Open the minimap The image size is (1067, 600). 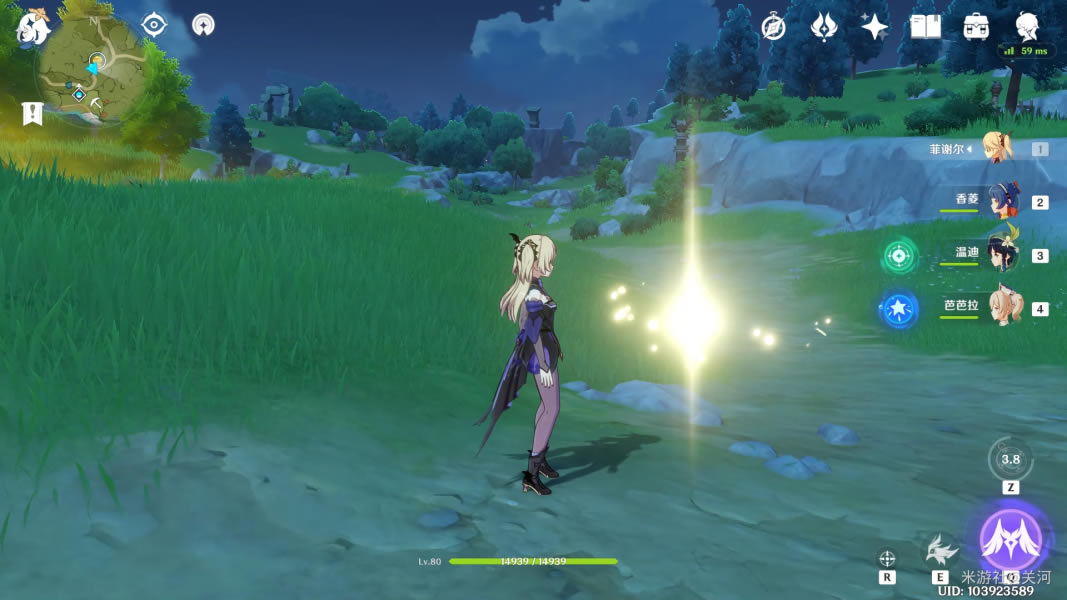[x=93, y=70]
